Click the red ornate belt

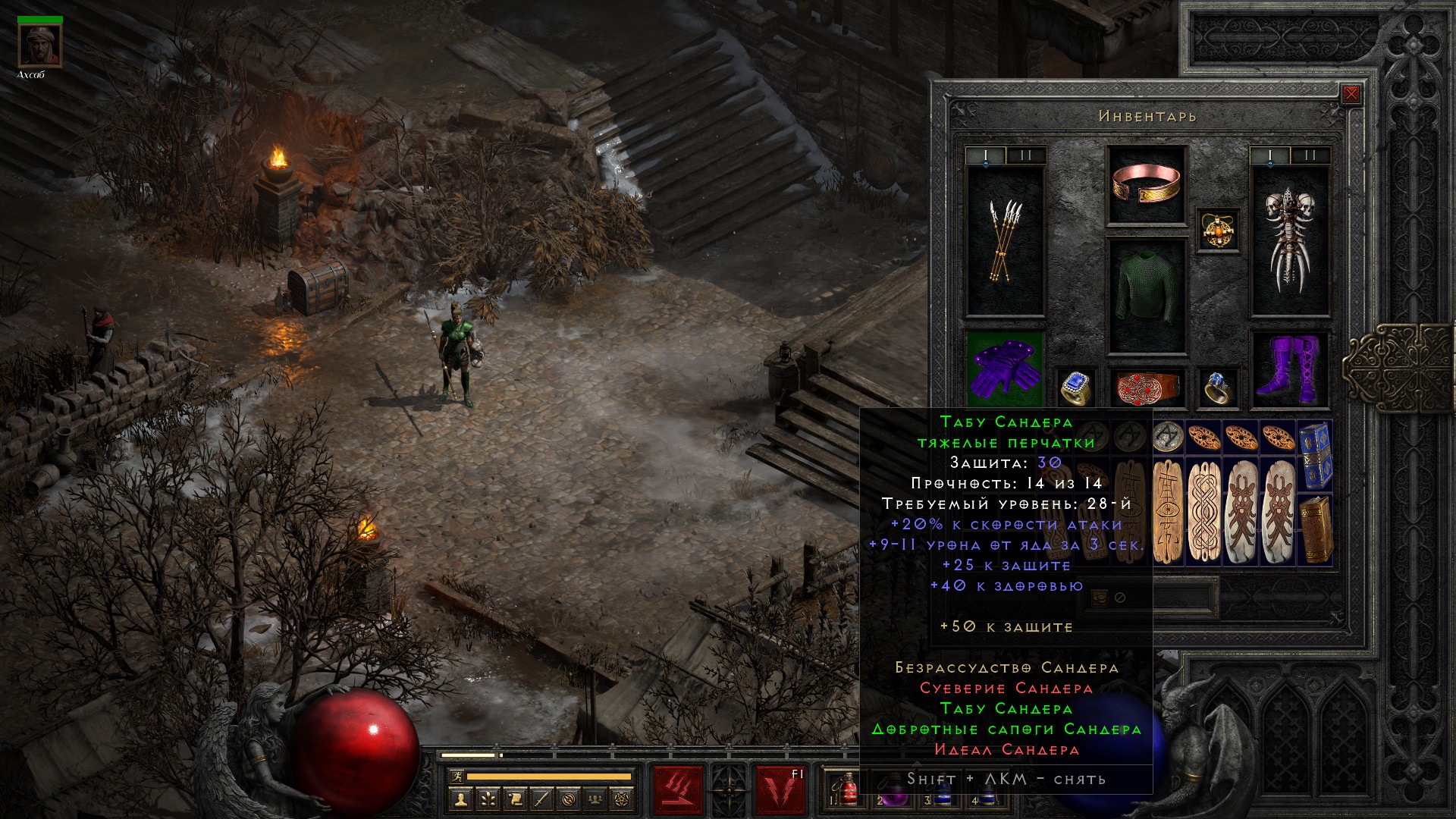click(x=1146, y=388)
